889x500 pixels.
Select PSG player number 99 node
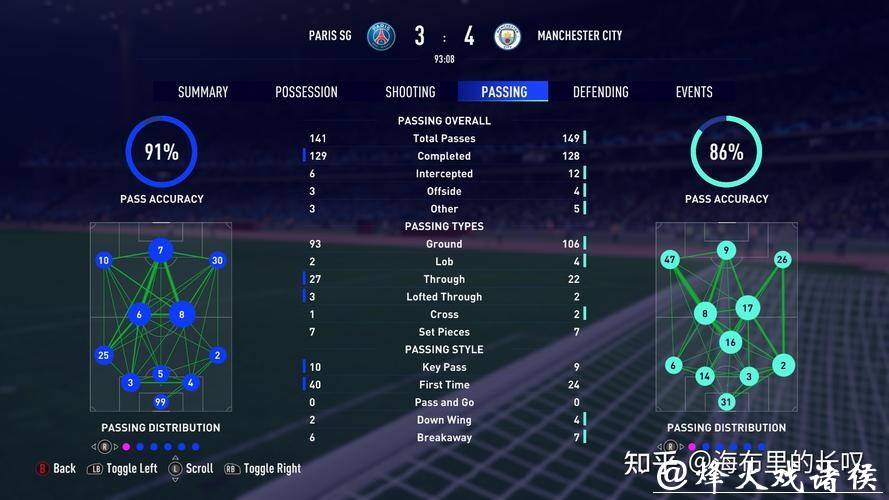pos(160,402)
